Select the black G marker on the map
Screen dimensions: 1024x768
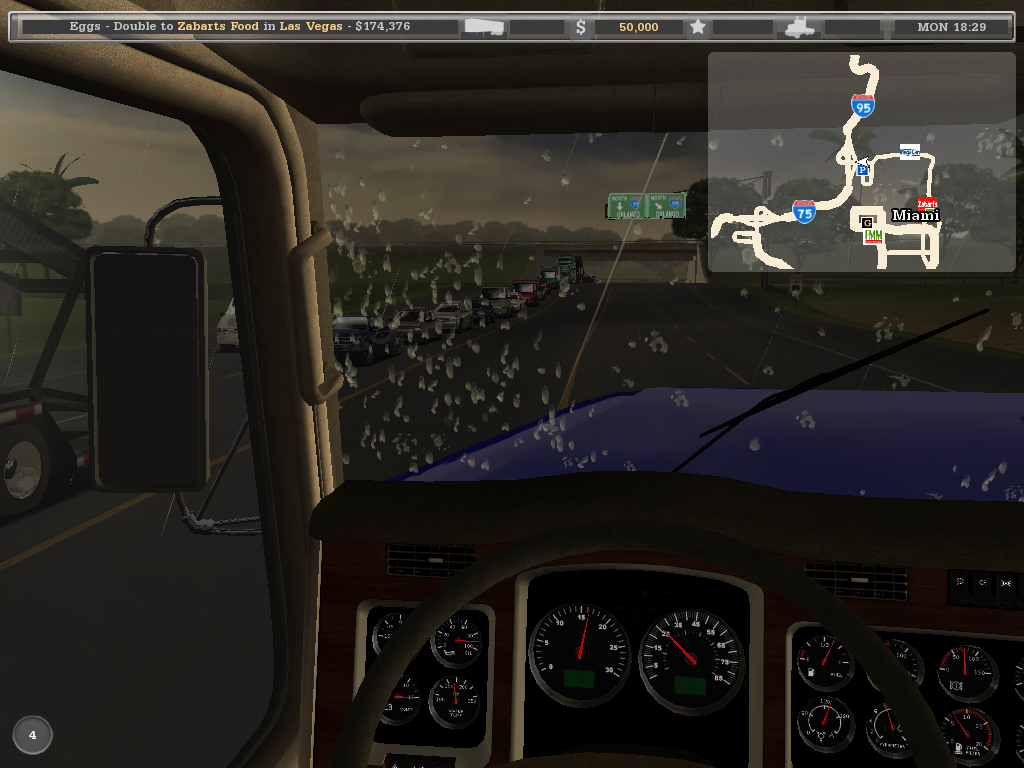(867, 221)
